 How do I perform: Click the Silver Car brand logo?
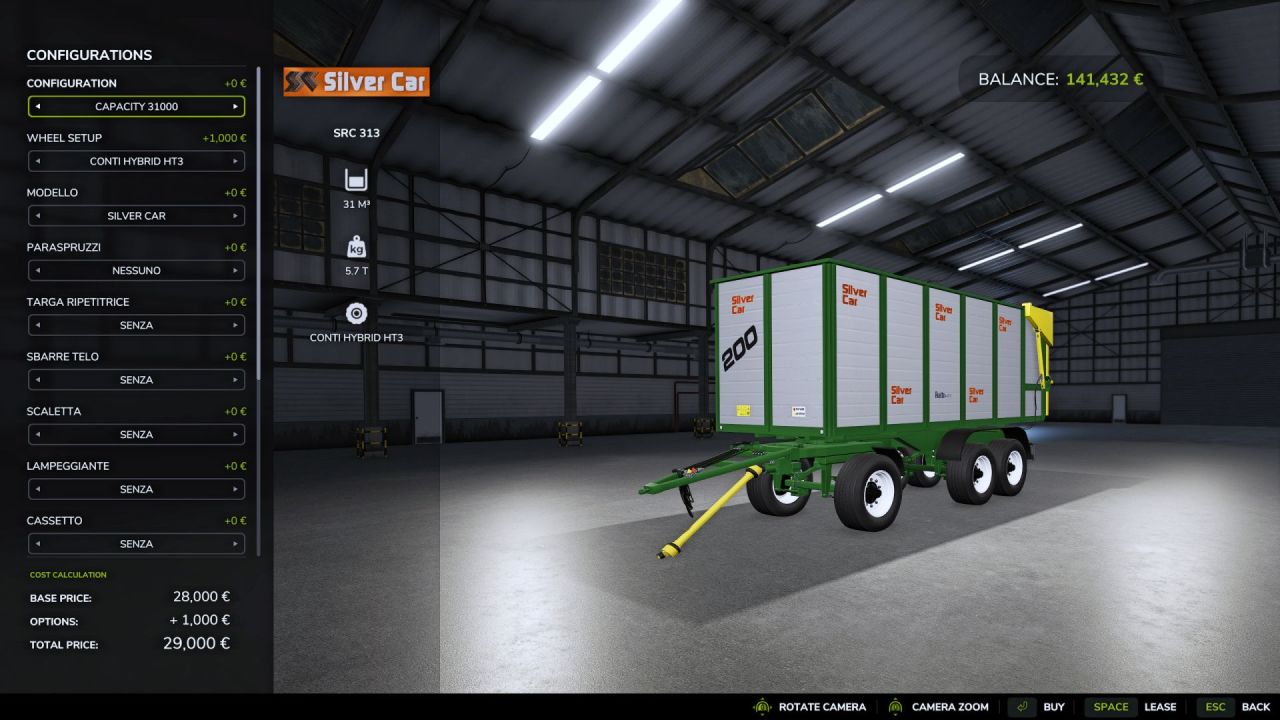coord(355,82)
